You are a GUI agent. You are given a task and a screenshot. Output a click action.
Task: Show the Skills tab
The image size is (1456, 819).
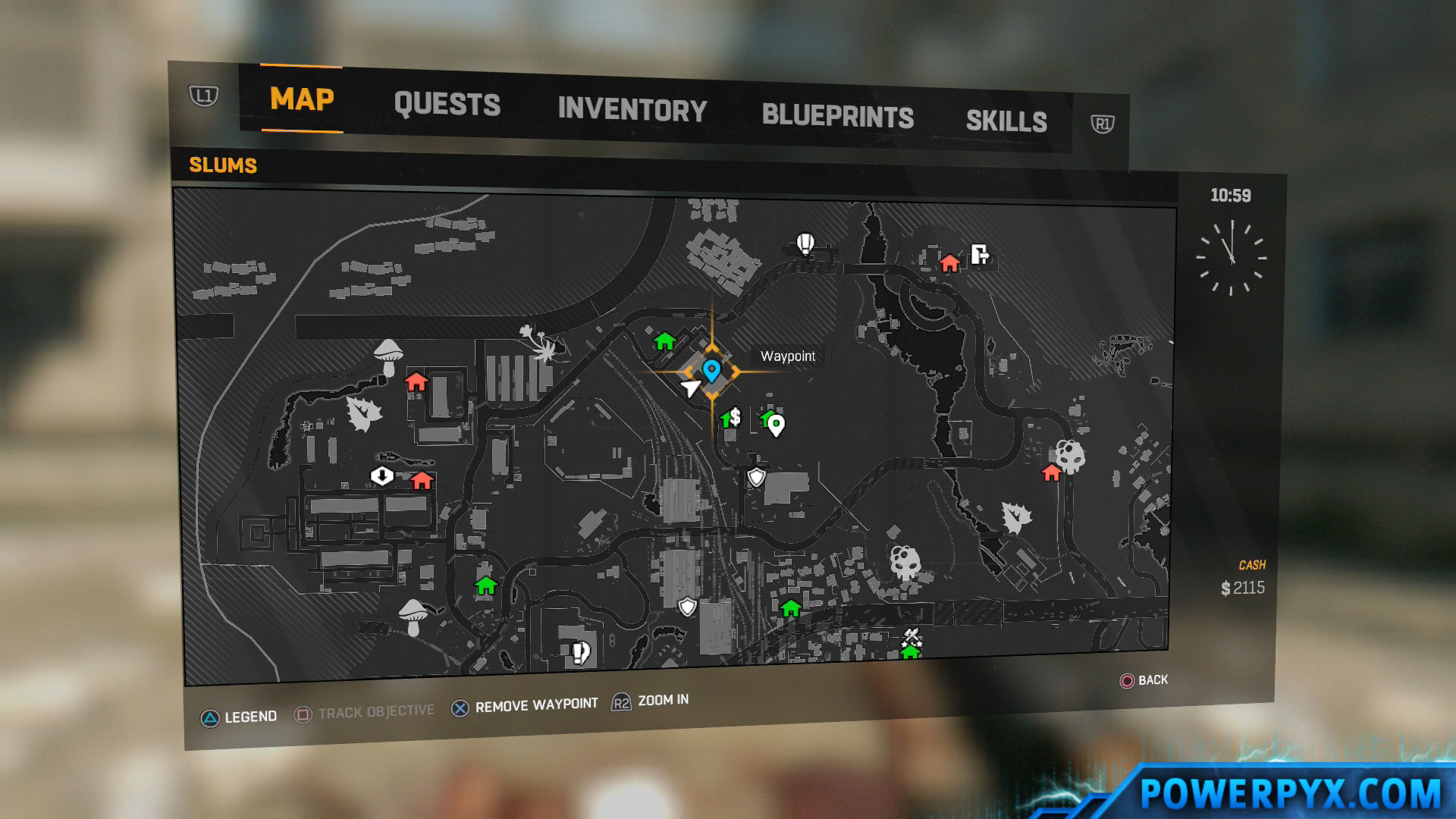(x=1006, y=121)
